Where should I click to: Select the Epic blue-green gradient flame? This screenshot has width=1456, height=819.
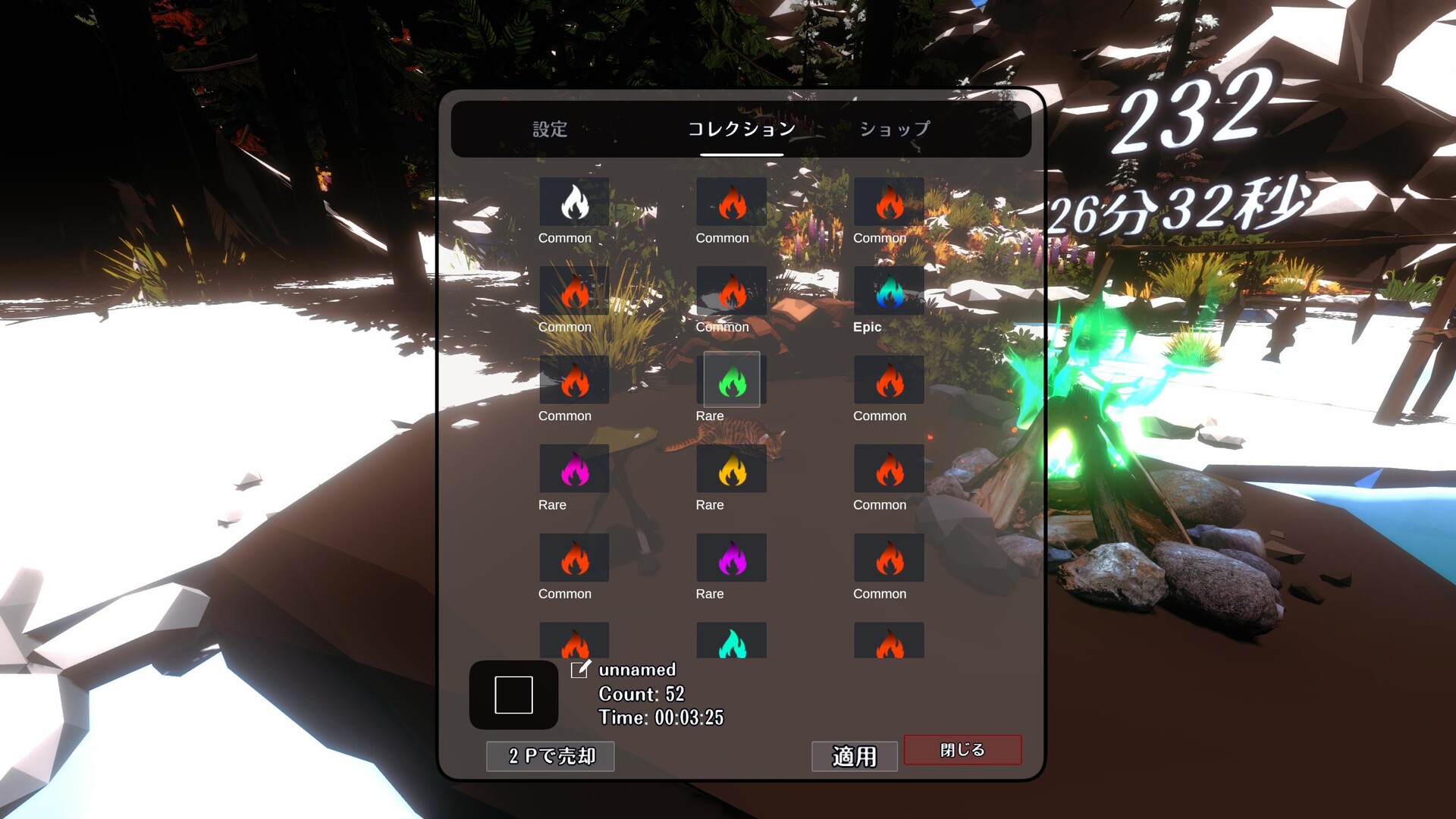click(x=888, y=291)
